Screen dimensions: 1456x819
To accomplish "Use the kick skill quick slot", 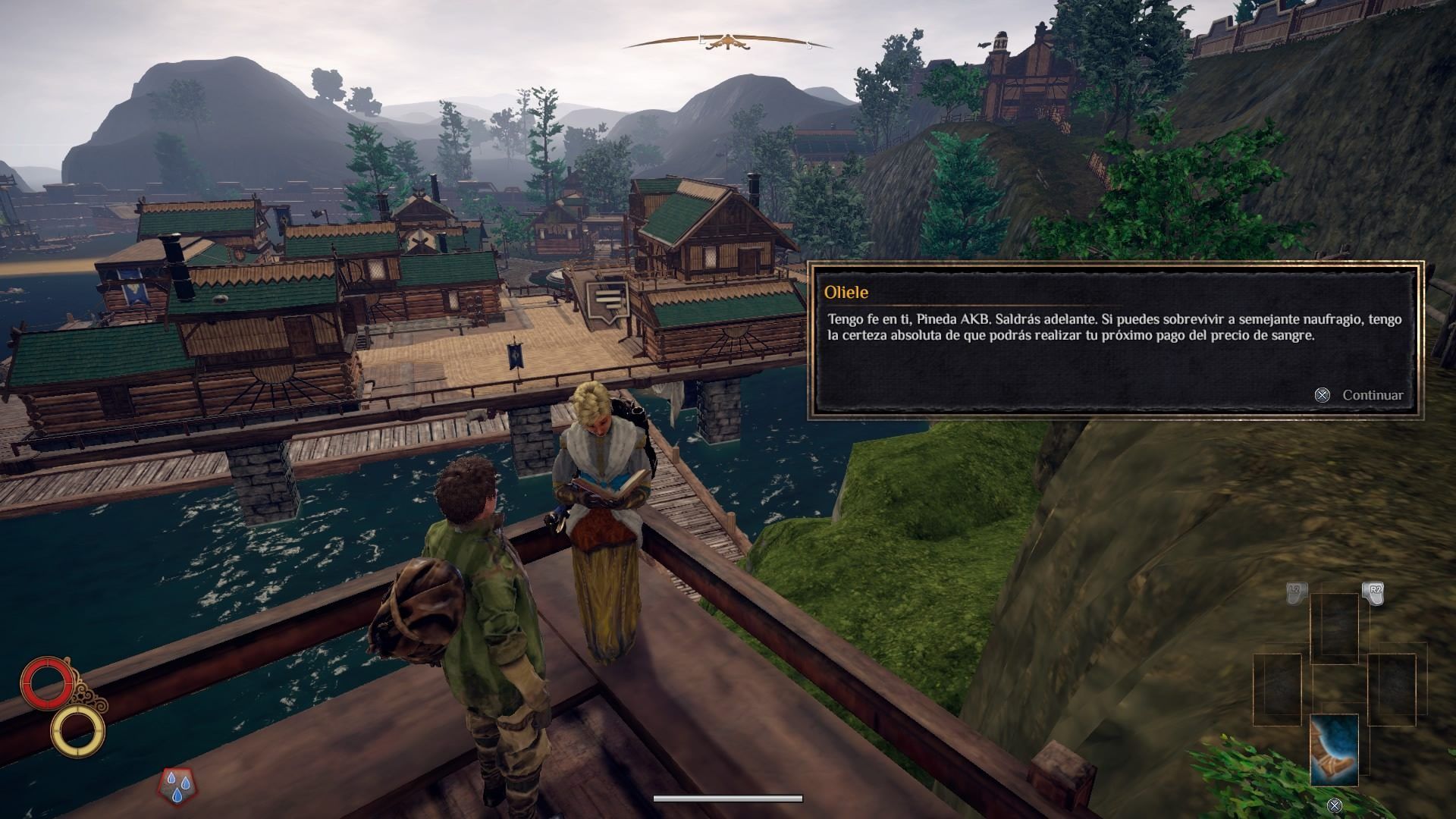I will pos(1334,749).
